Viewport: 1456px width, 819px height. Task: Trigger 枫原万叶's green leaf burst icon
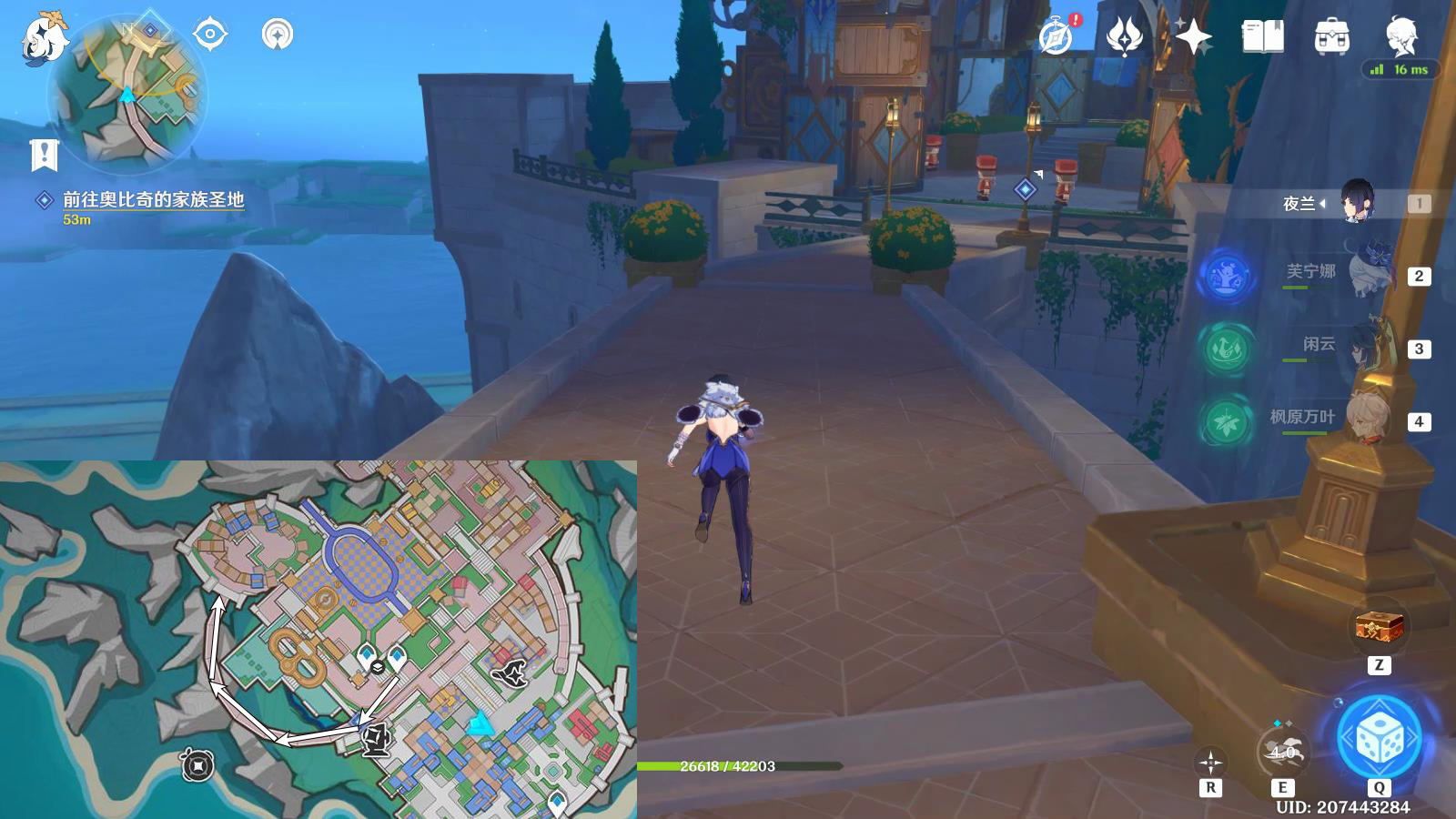click(1226, 421)
